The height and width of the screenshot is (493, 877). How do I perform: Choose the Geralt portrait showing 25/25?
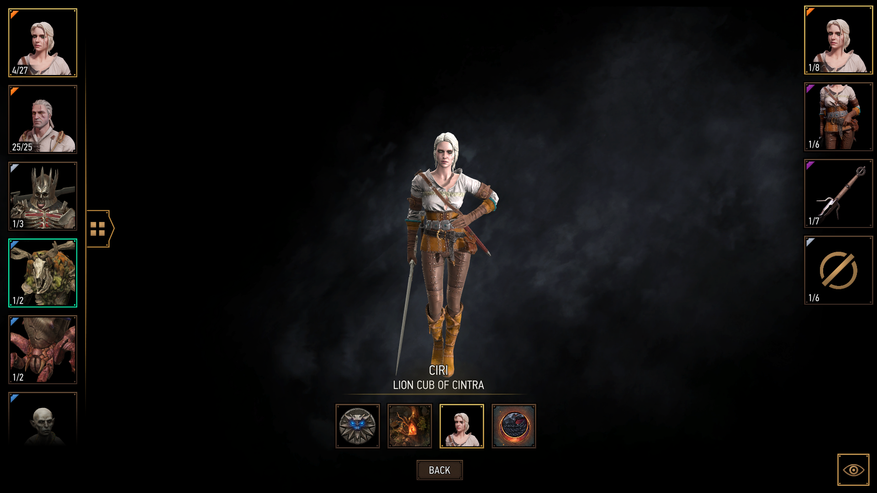43,119
